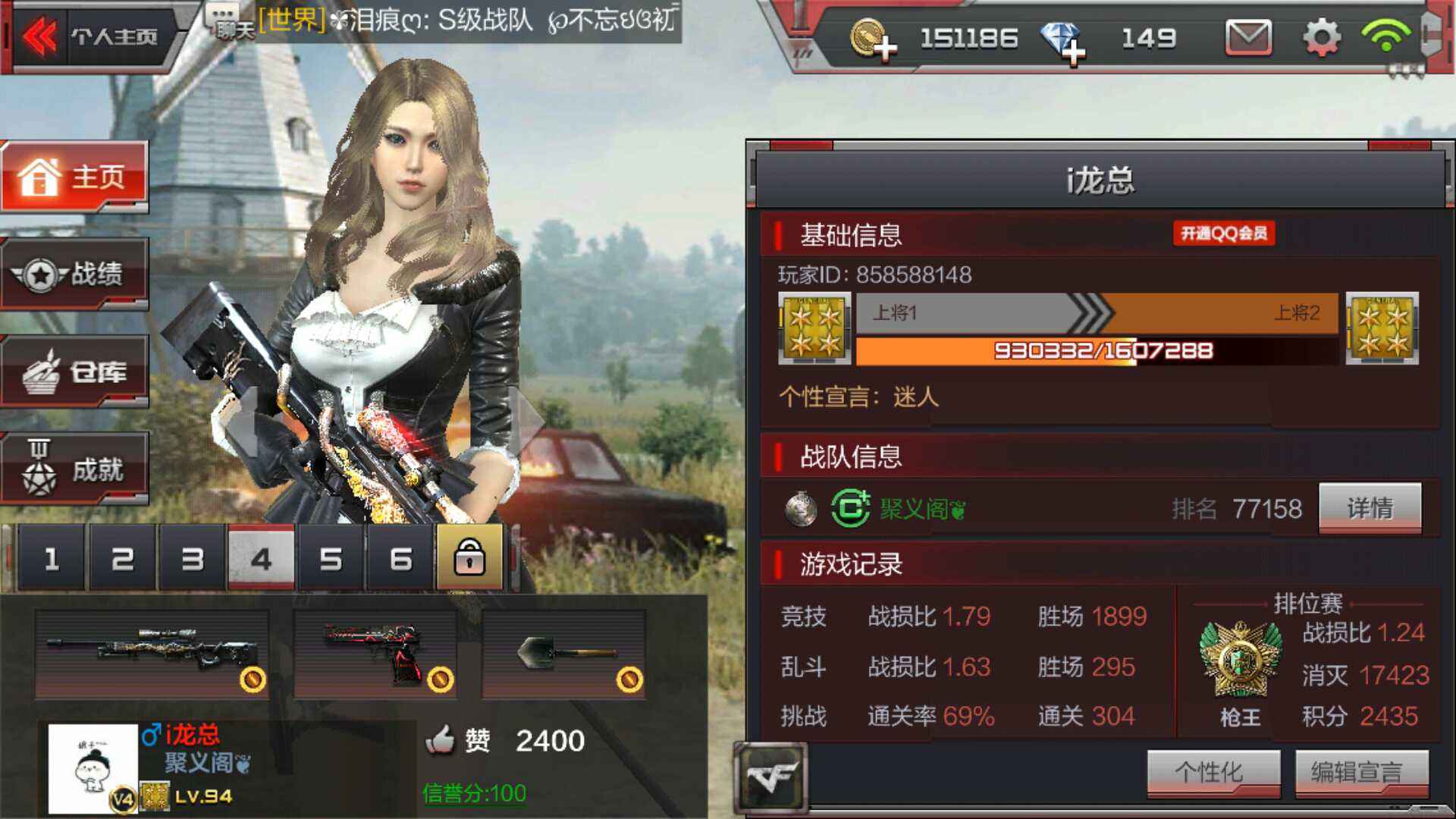Image resolution: width=1456 pixels, height=819 pixels.
Task: Click the 开通QQ会员 button
Action: pos(1223,234)
